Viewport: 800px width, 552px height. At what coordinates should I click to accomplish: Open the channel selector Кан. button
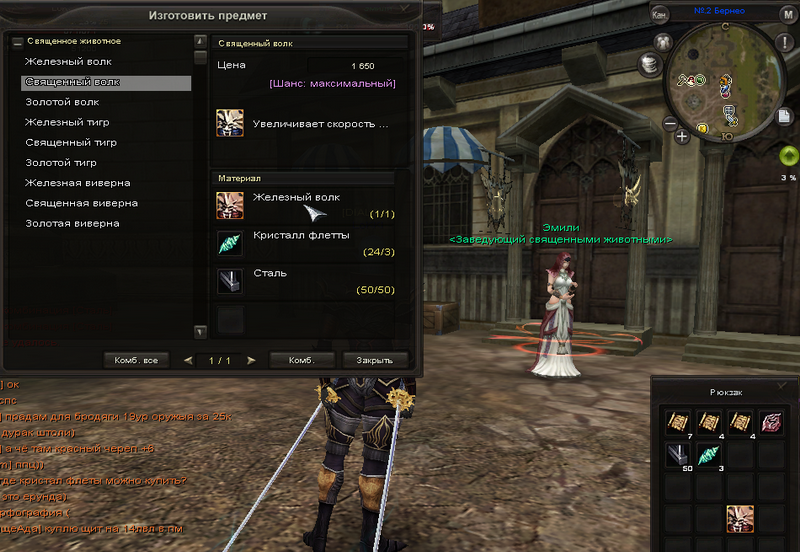click(660, 14)
